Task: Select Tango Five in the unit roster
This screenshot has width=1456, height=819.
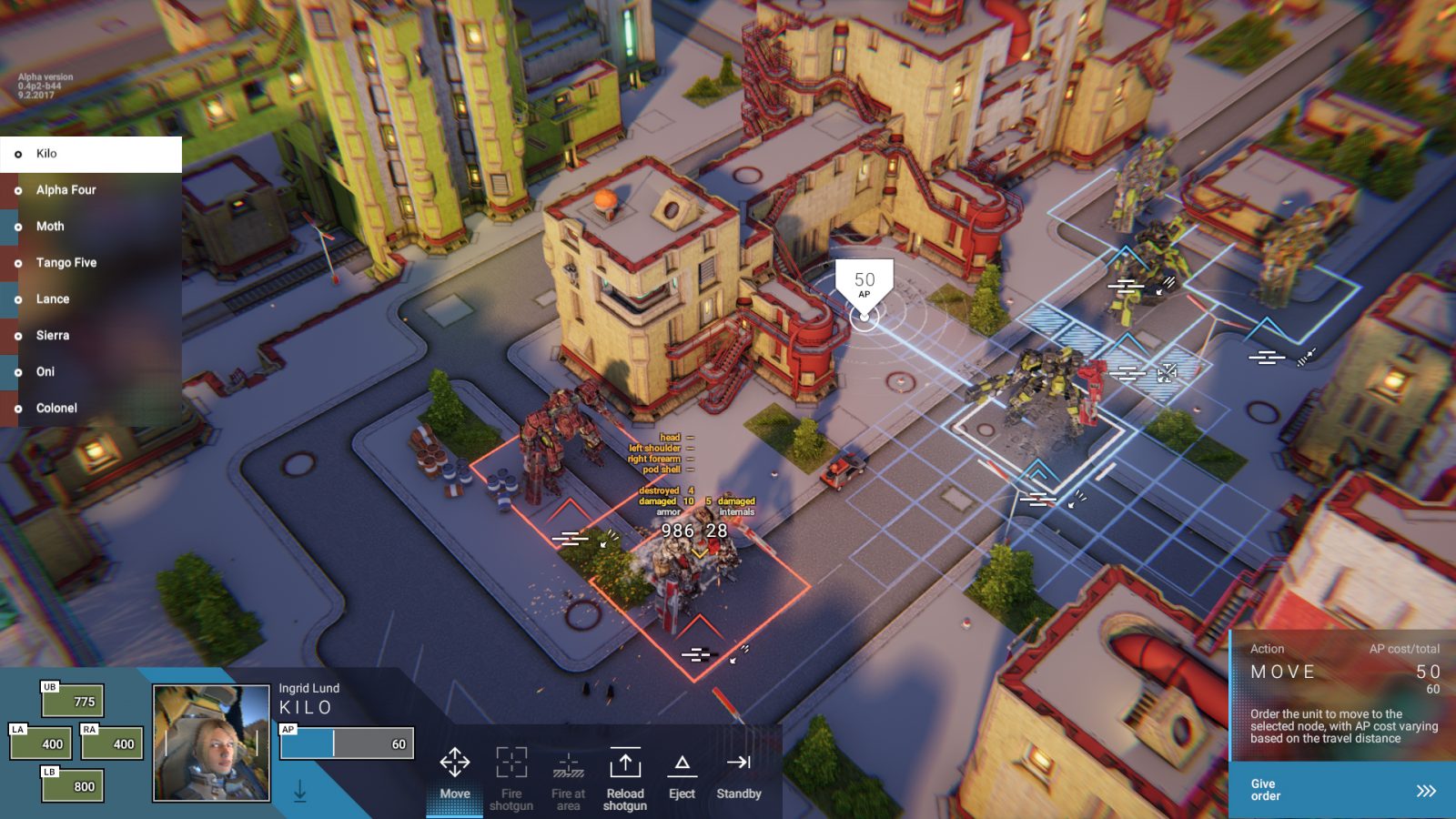Action: (67, 262)
